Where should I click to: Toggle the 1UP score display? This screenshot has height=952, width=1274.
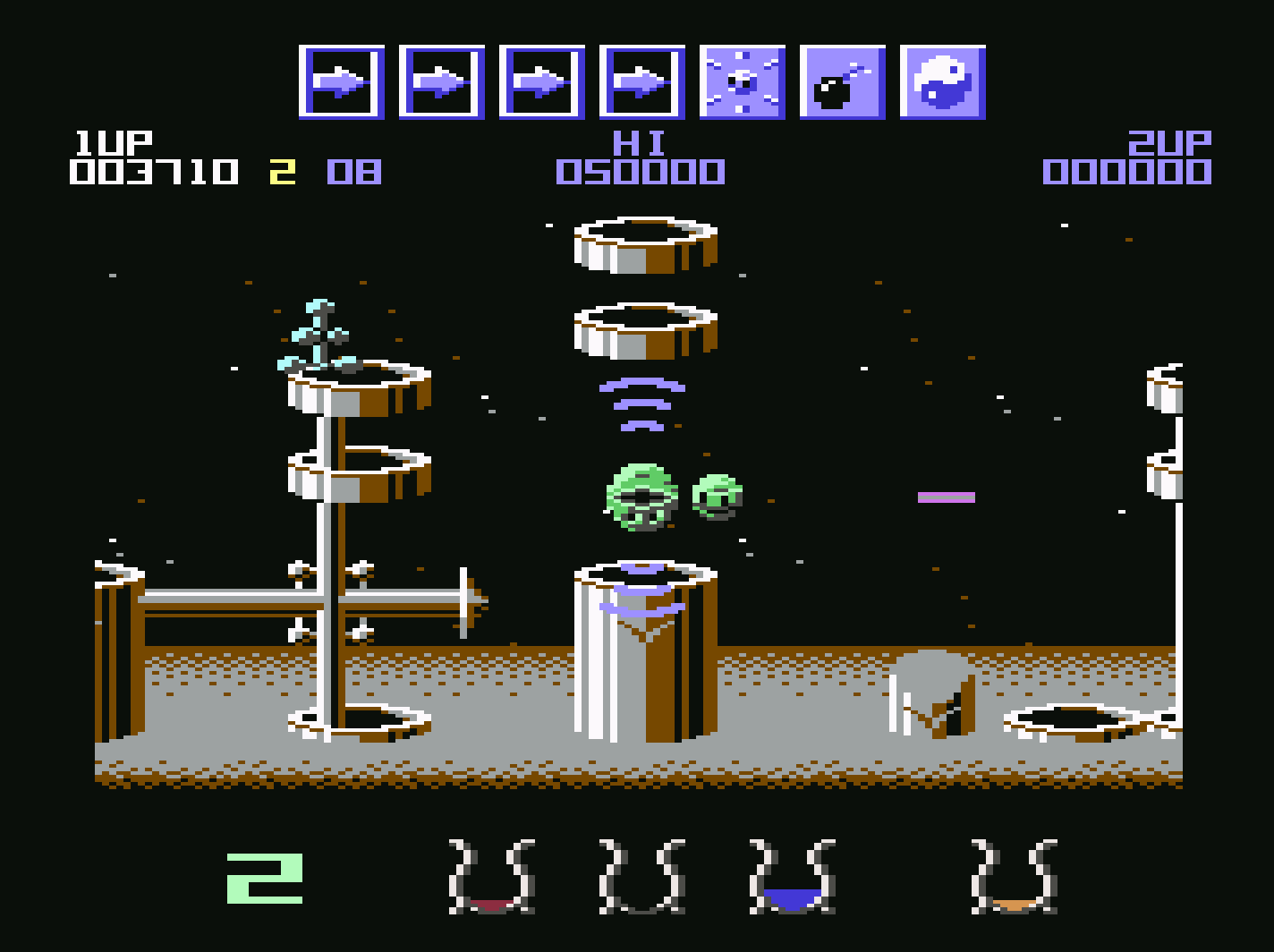(x=152, y=168)
